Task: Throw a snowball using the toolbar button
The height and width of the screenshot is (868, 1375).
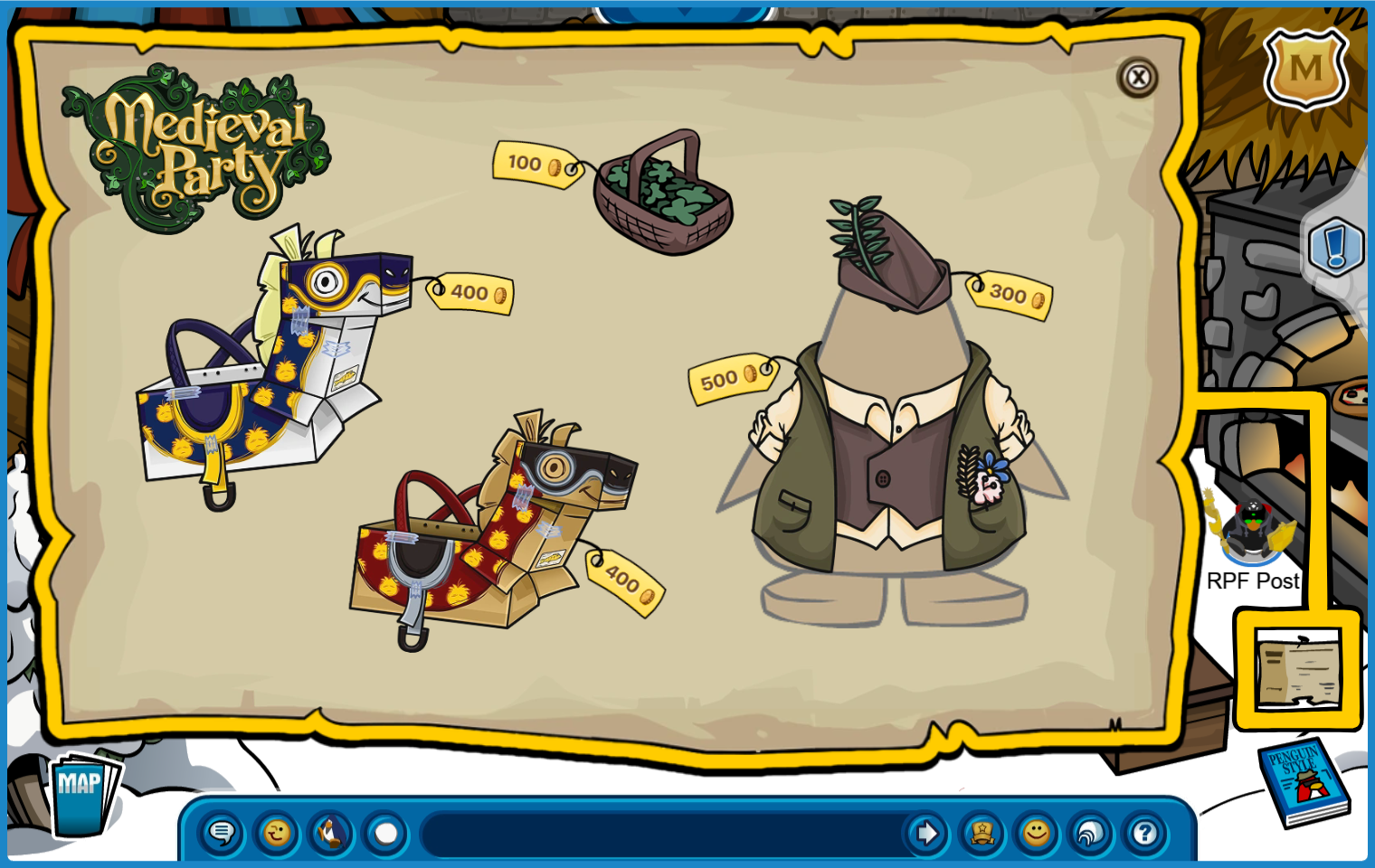Action: coord(386,833)
